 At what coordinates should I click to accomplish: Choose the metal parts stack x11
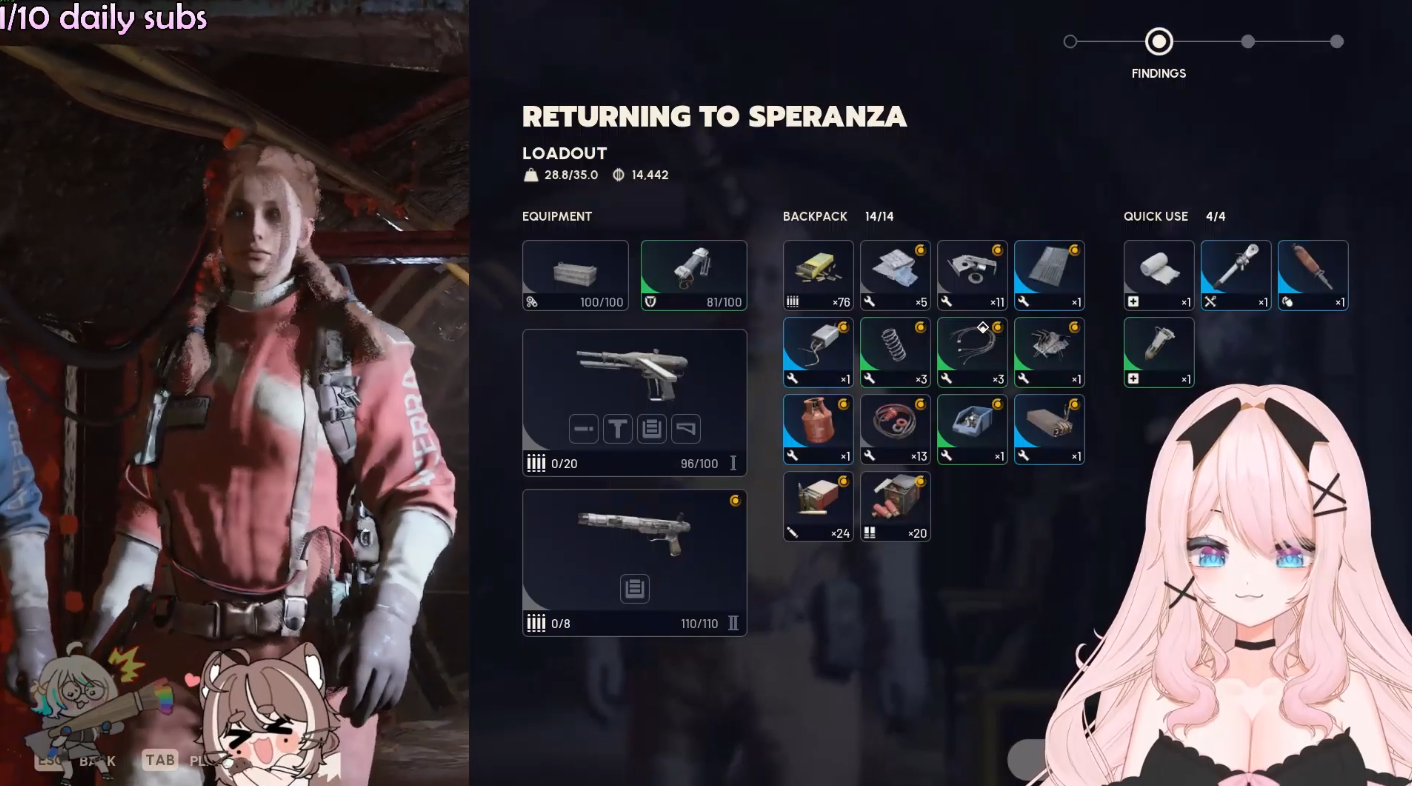972,275
